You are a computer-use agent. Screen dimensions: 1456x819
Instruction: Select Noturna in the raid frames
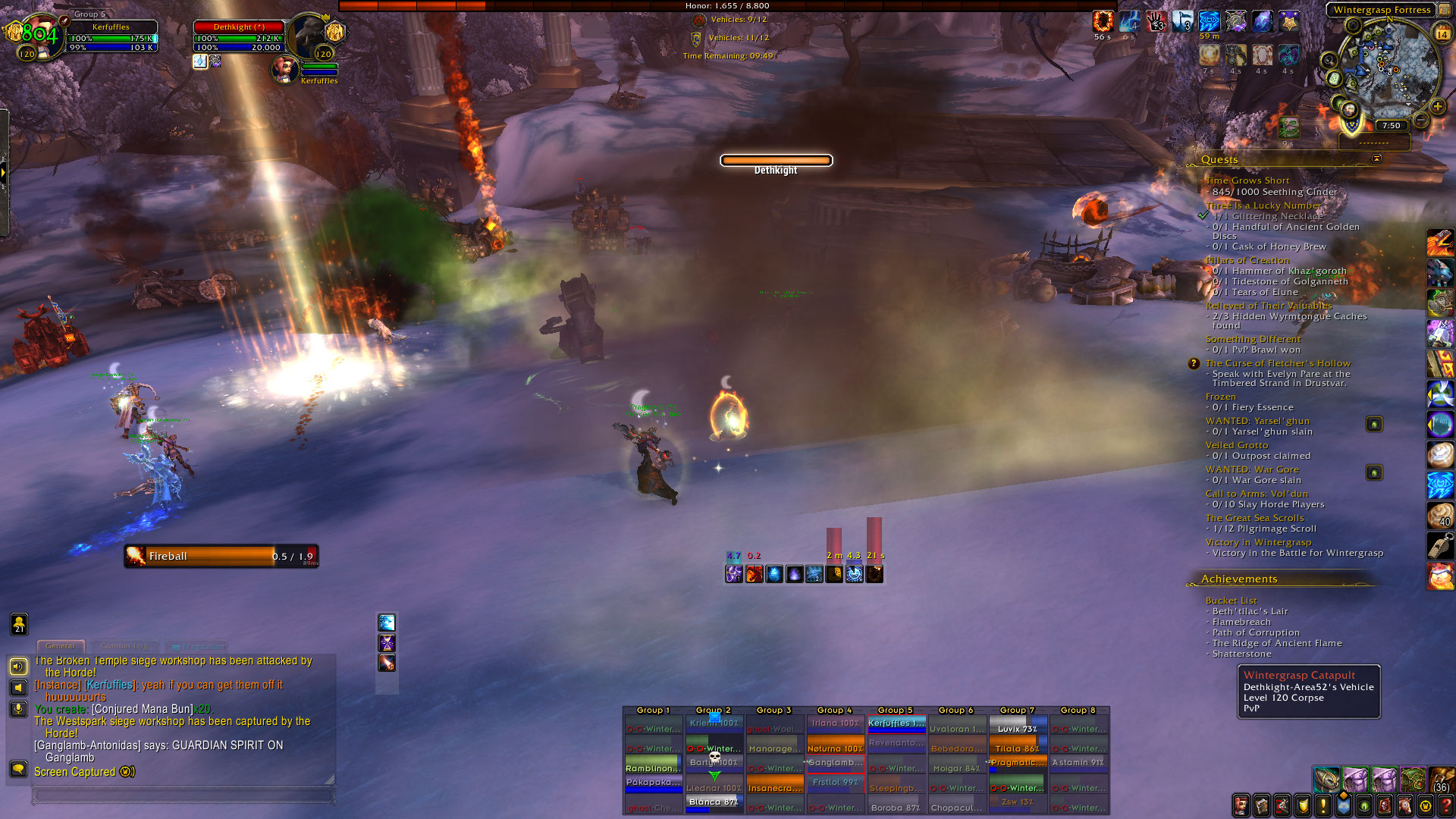[835, 748]
